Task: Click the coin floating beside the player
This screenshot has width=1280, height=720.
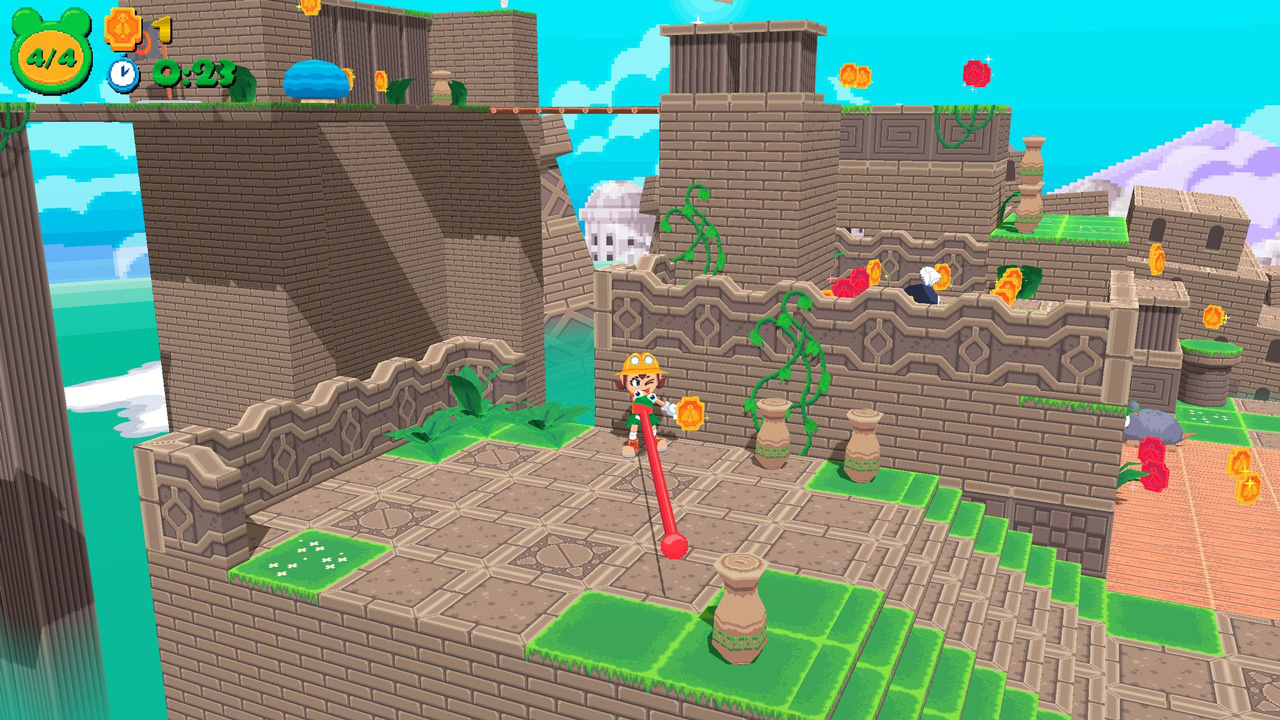Action: coord(689,411)
